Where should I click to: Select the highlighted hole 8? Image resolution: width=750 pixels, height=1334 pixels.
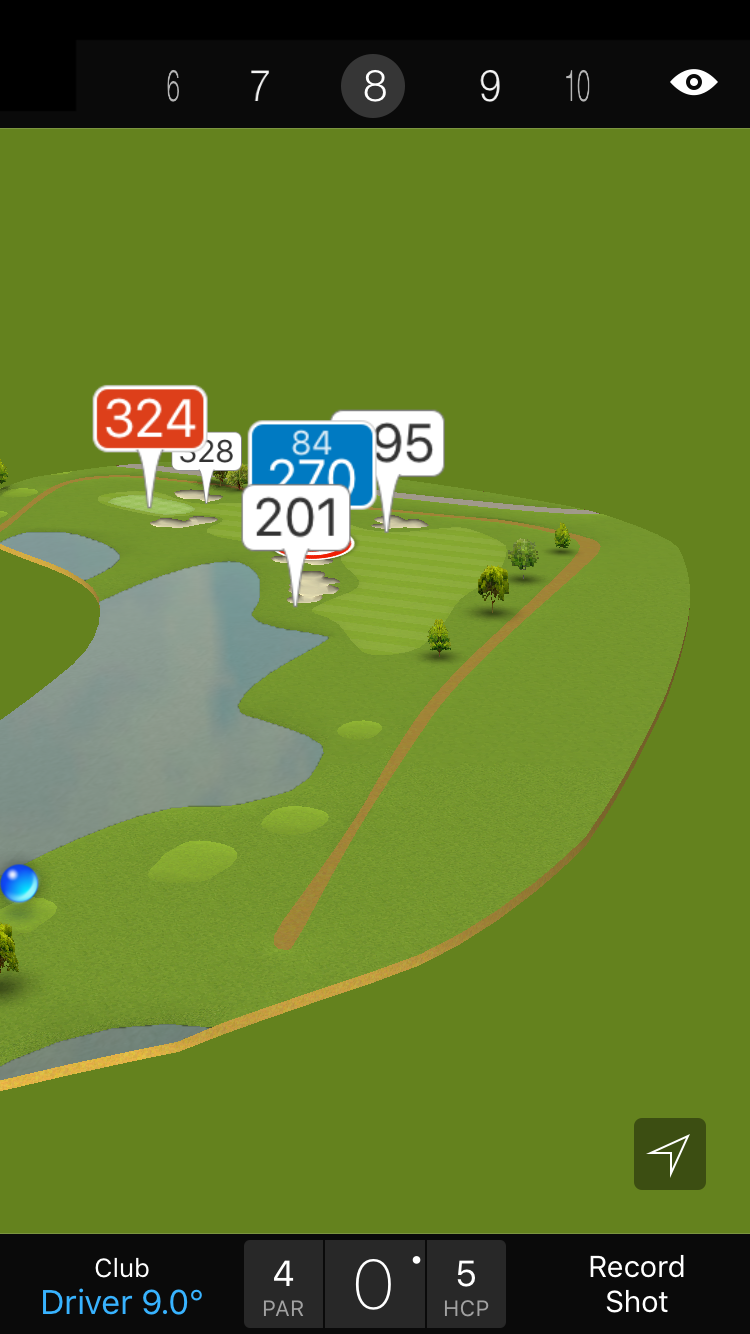[373, 87]
